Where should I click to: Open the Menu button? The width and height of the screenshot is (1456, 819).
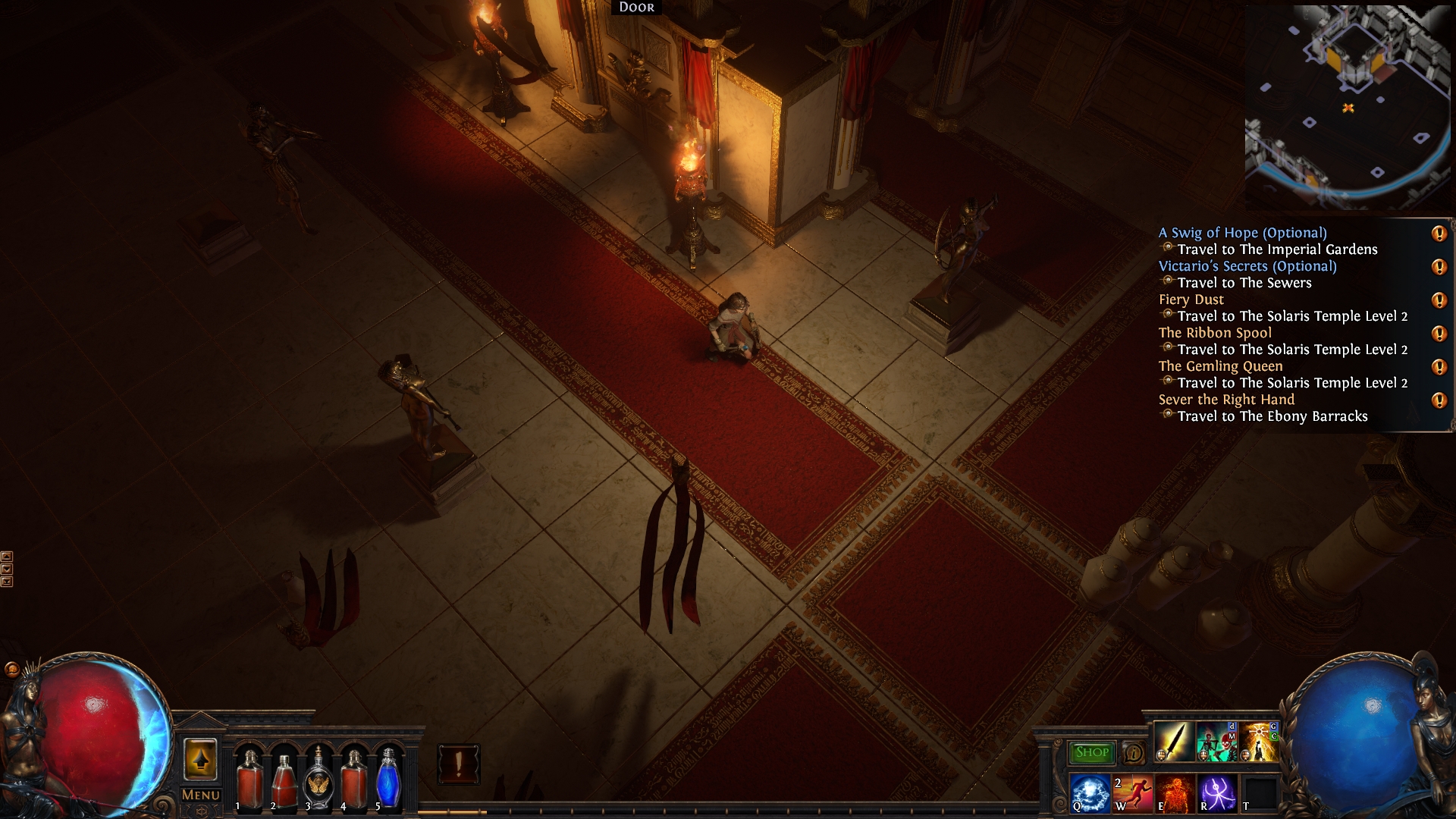201,795
